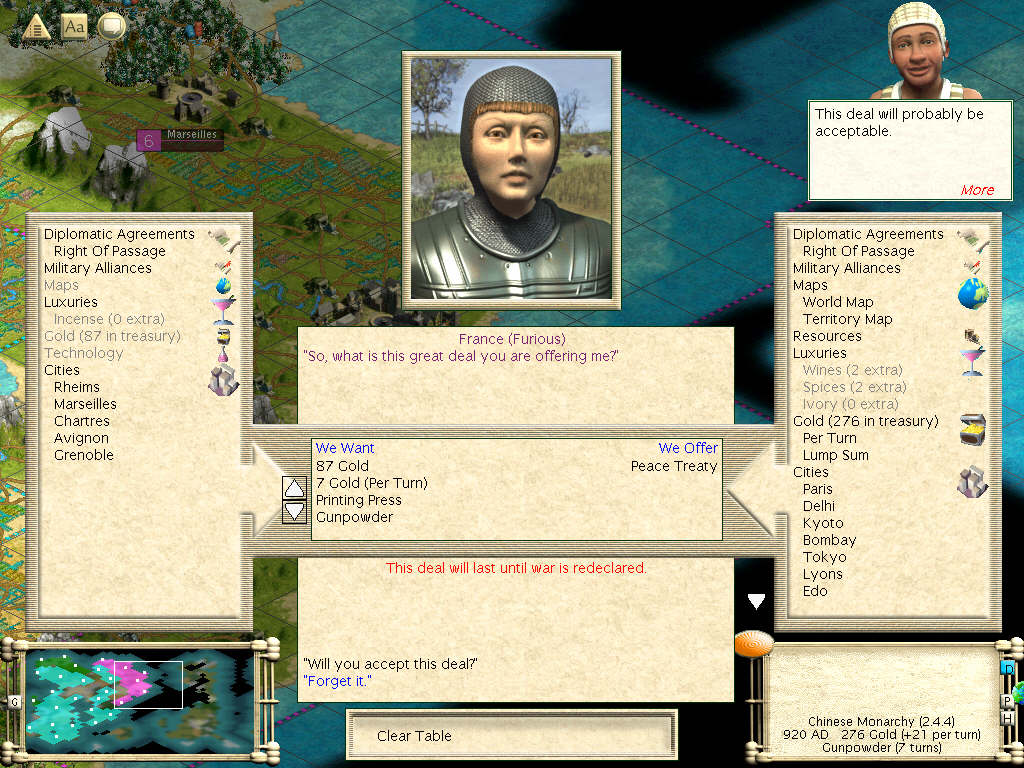
Task: Offer the city of Paris
Action: pos(817,489)
